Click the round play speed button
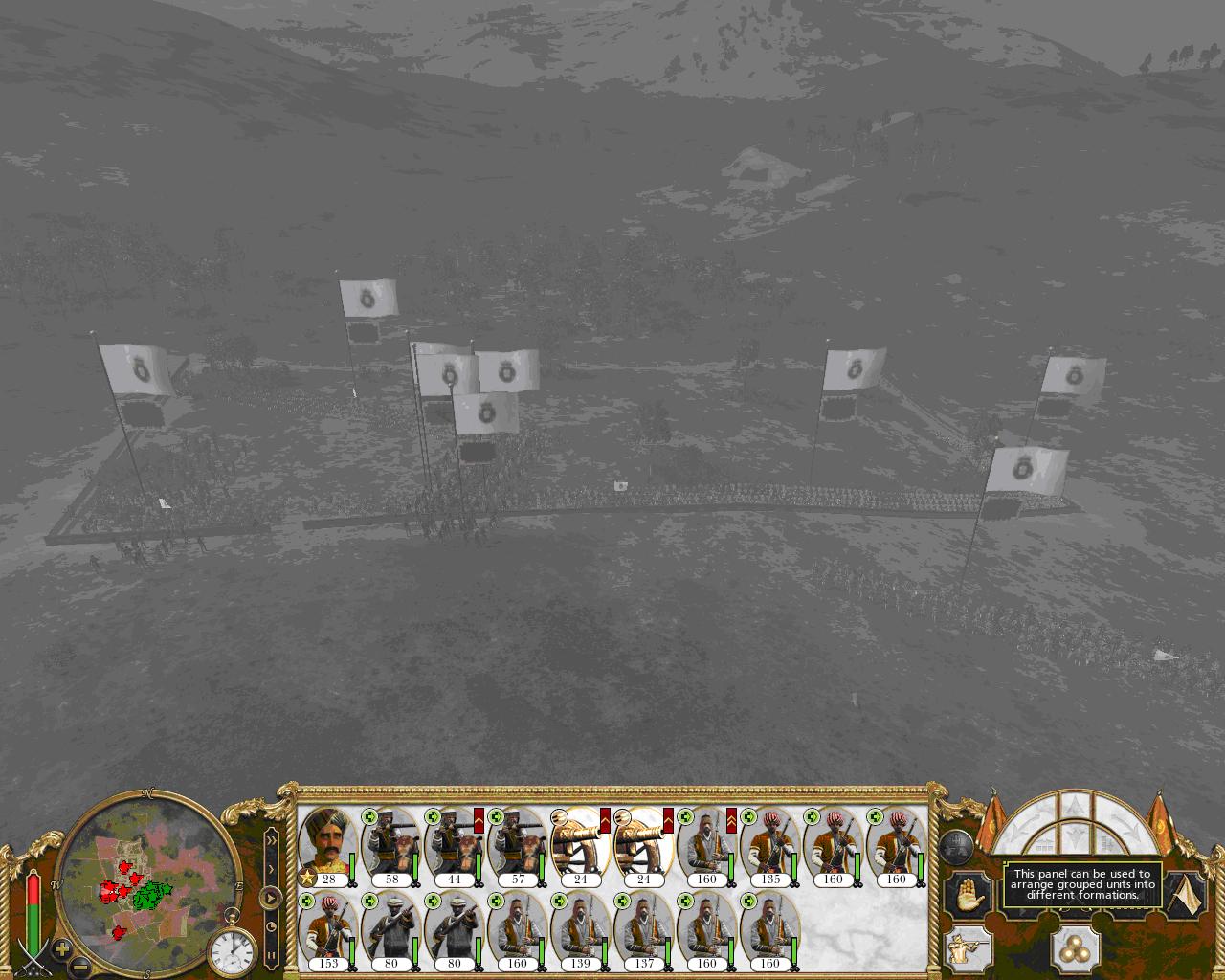The height and width of the screenshot is (980, 1225). 272,898
